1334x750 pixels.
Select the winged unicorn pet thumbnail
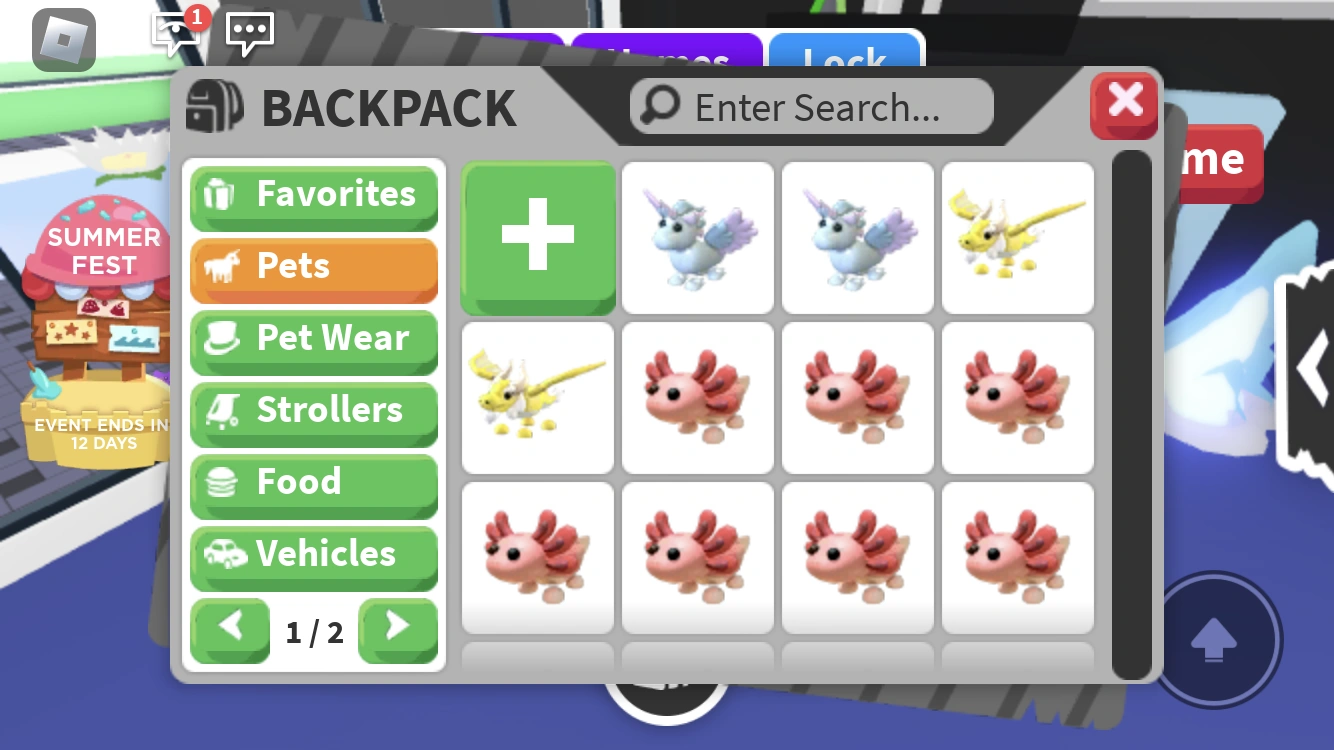pos(697,237)
